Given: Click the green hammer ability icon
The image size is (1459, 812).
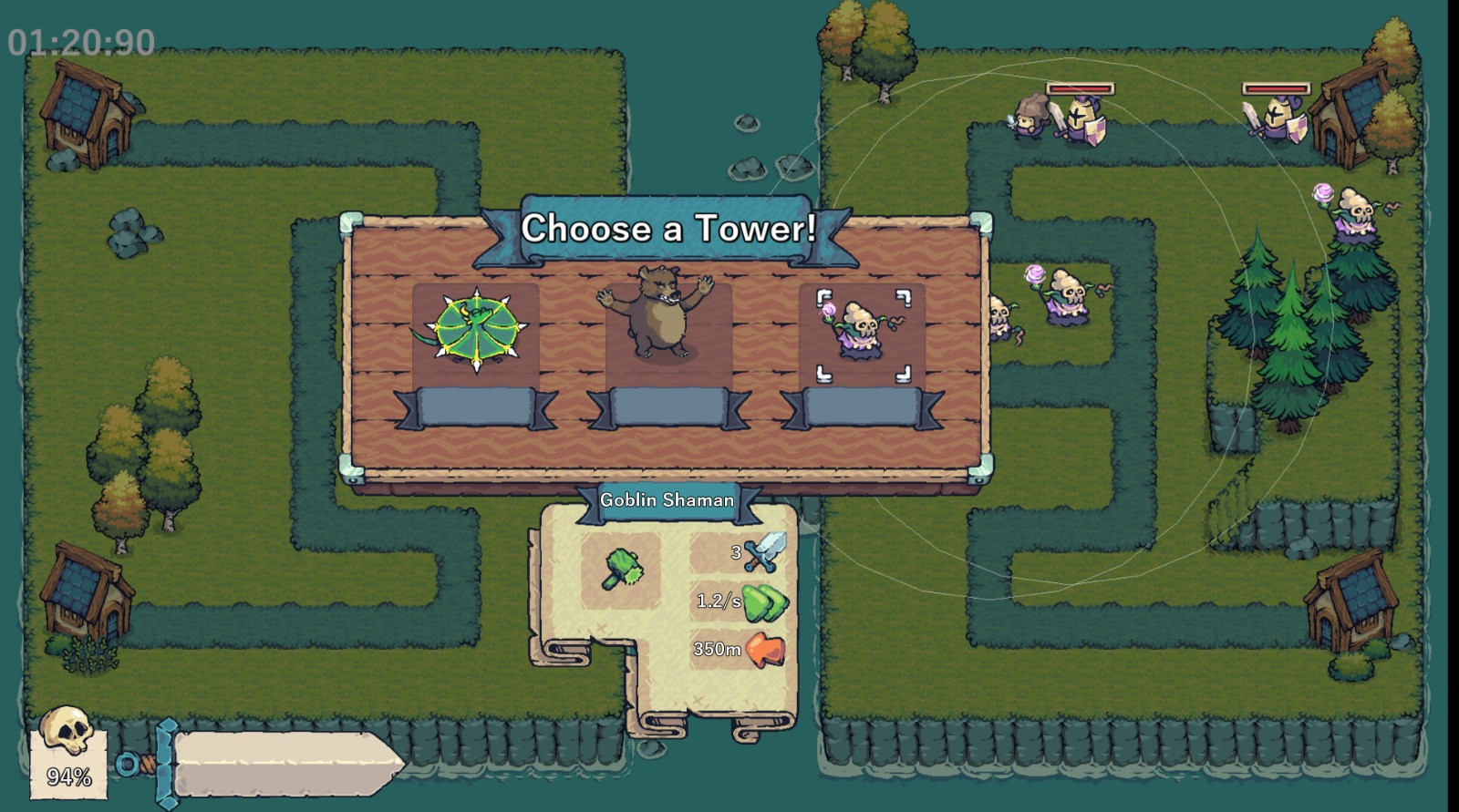Looking at the screenshot, I should [x=622, y=570].
